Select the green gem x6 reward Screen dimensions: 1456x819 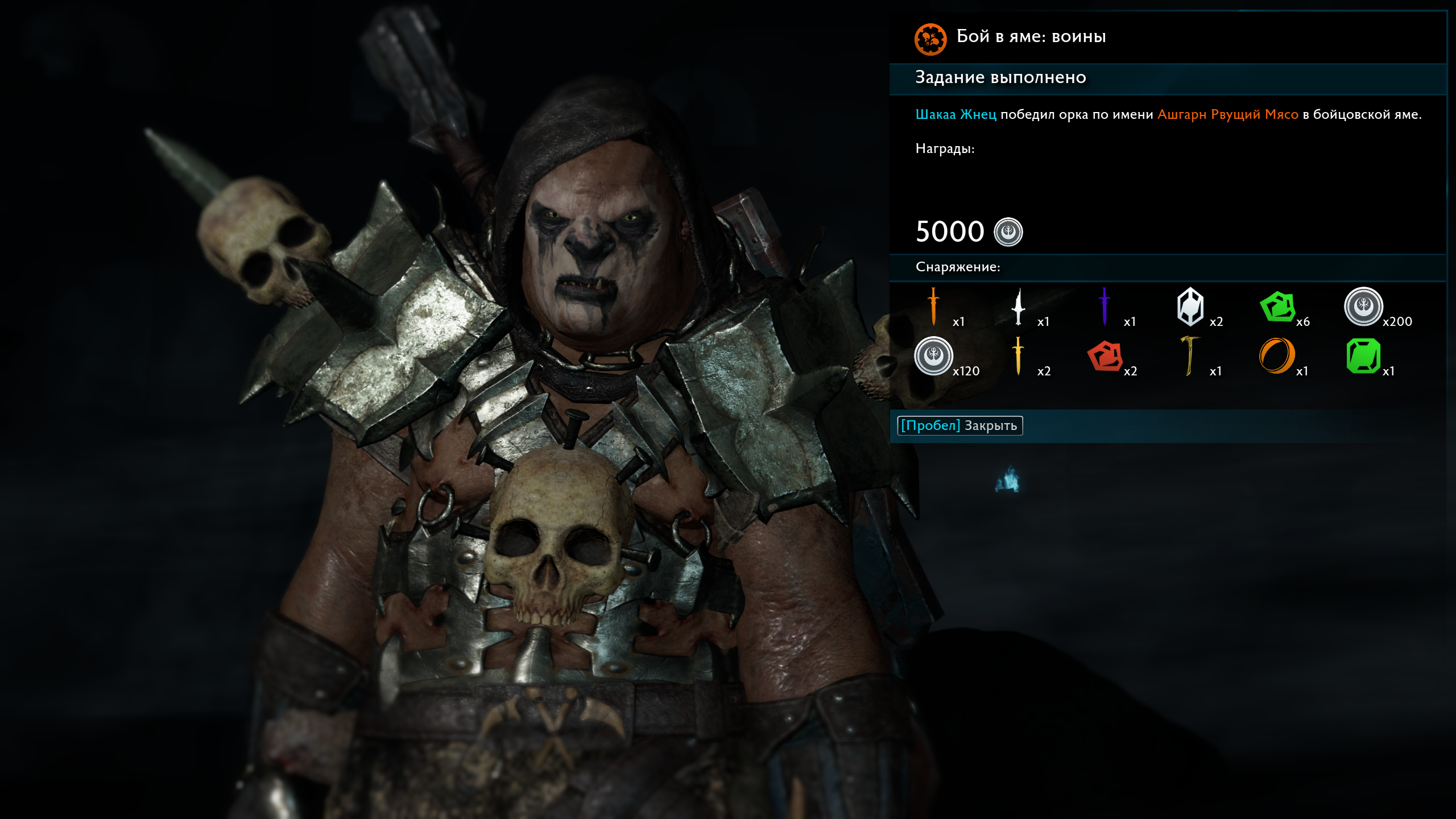[x=1277, y=307]
